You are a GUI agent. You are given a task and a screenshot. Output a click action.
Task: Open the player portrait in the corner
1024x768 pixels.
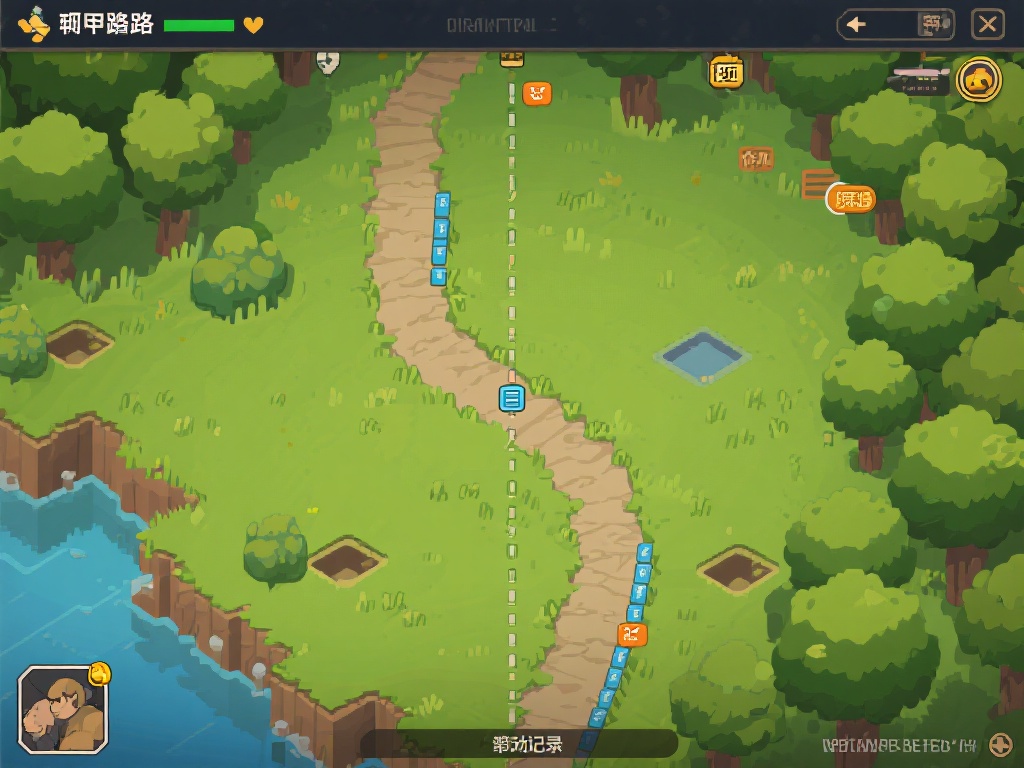(62, 709)
